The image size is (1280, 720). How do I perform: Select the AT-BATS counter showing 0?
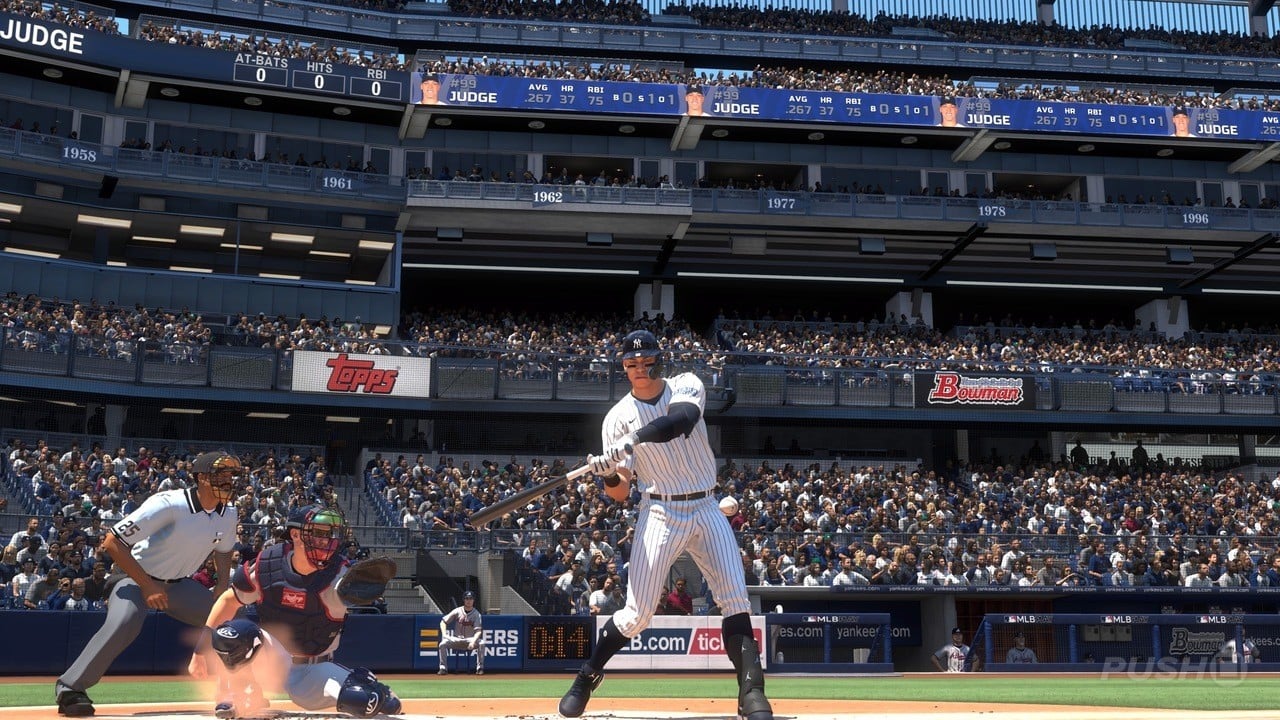(x=259, y=74)
